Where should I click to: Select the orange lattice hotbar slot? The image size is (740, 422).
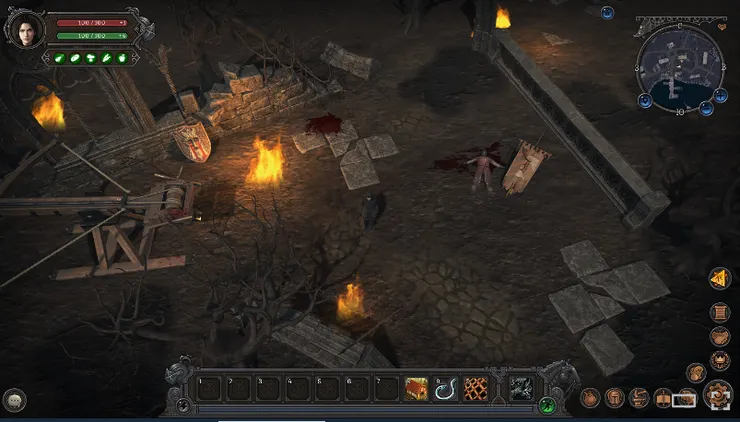476,388
